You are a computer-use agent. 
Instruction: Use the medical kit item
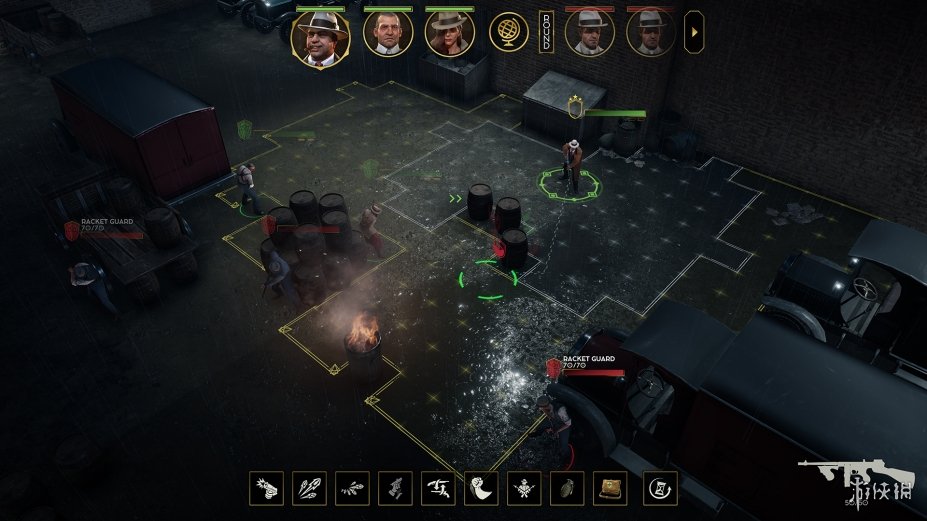coord(610,488)
